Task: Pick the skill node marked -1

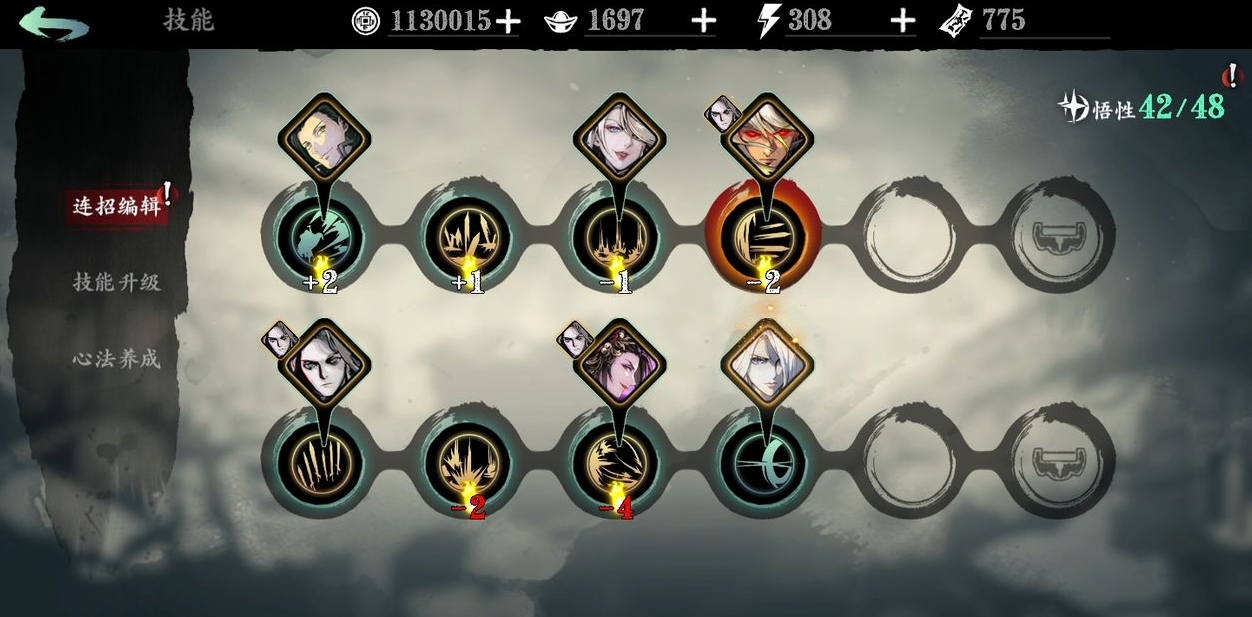Action: click(x=616, y=237)
